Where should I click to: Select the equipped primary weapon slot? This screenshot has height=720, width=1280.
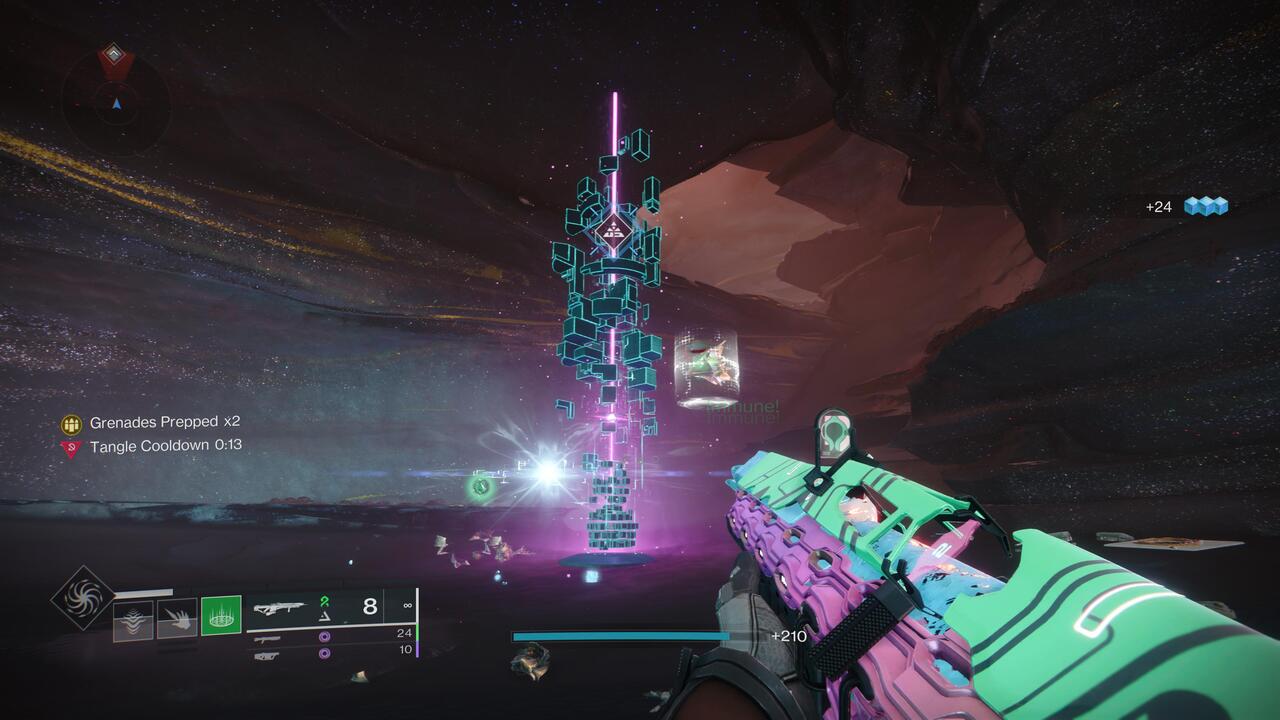pos(280,607)
